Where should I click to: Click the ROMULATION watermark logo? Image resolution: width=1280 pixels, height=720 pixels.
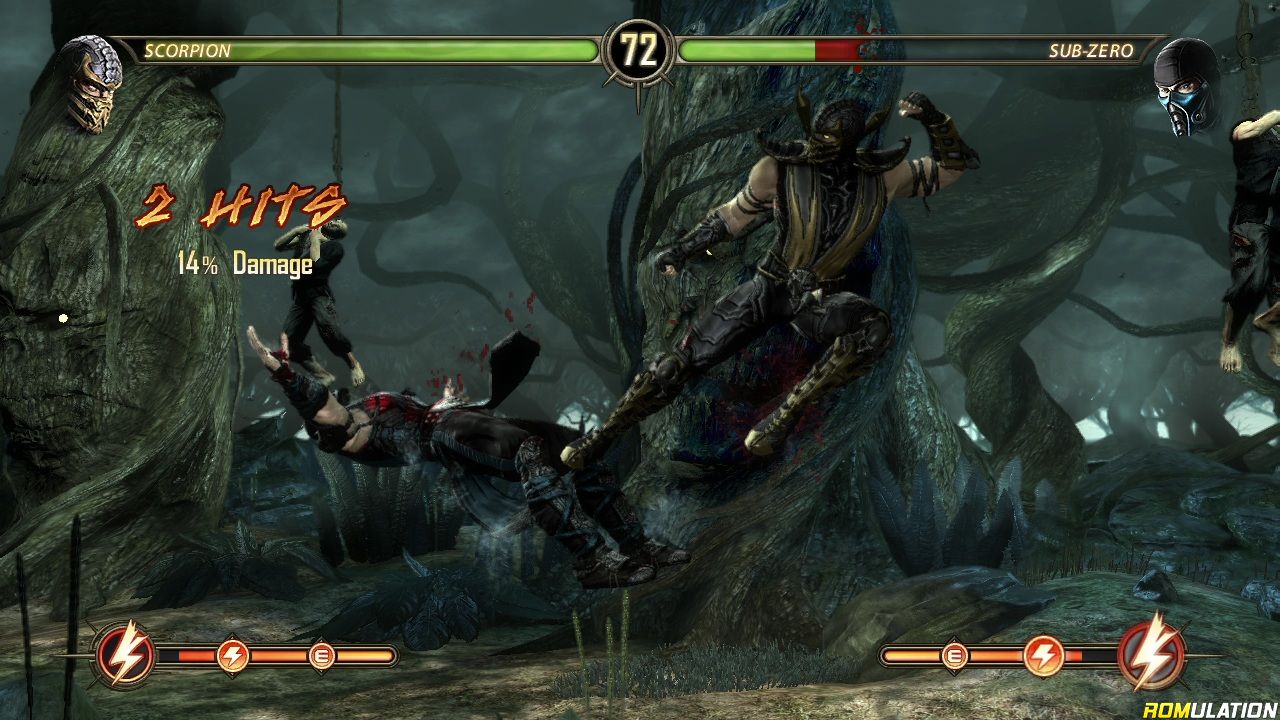[x=1209, y=709]
